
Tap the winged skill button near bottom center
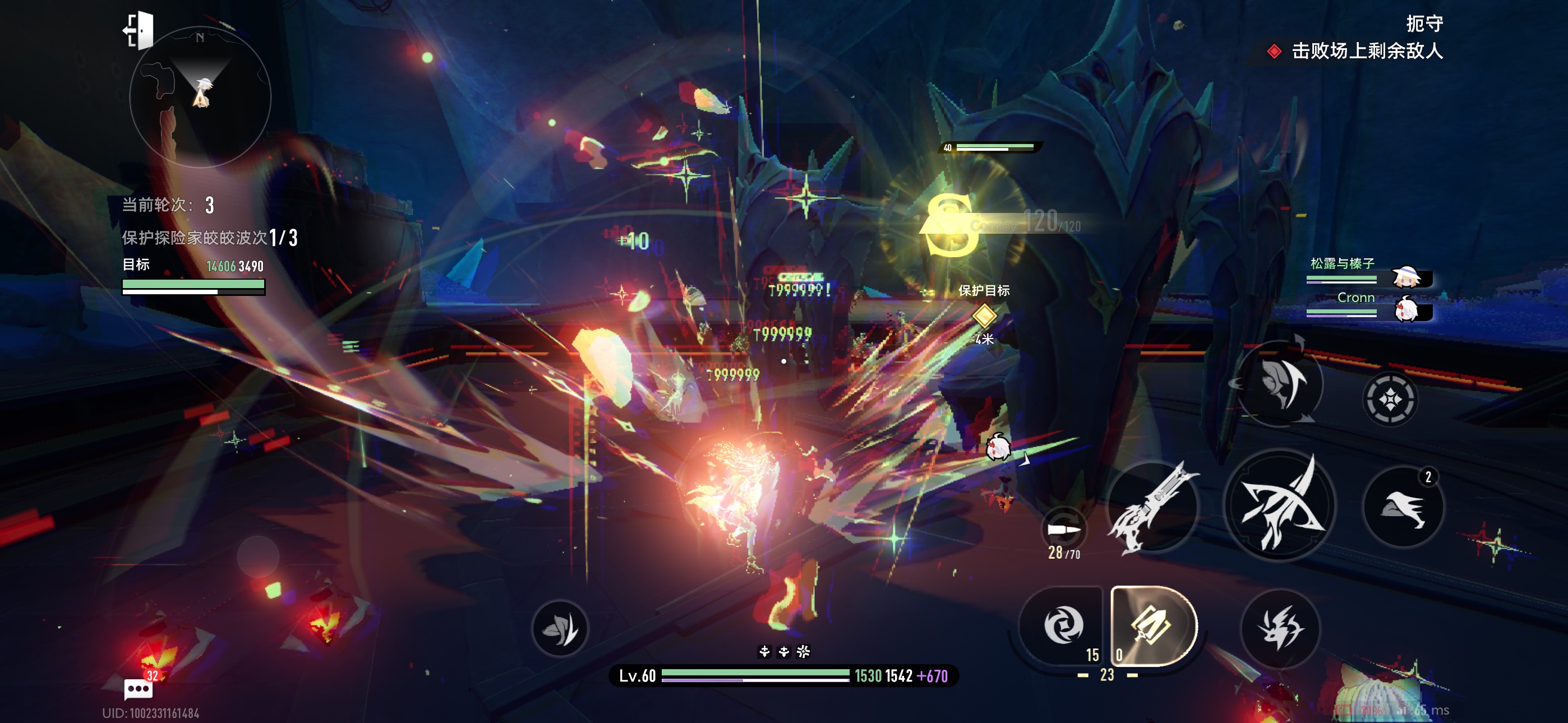[560, 628]
